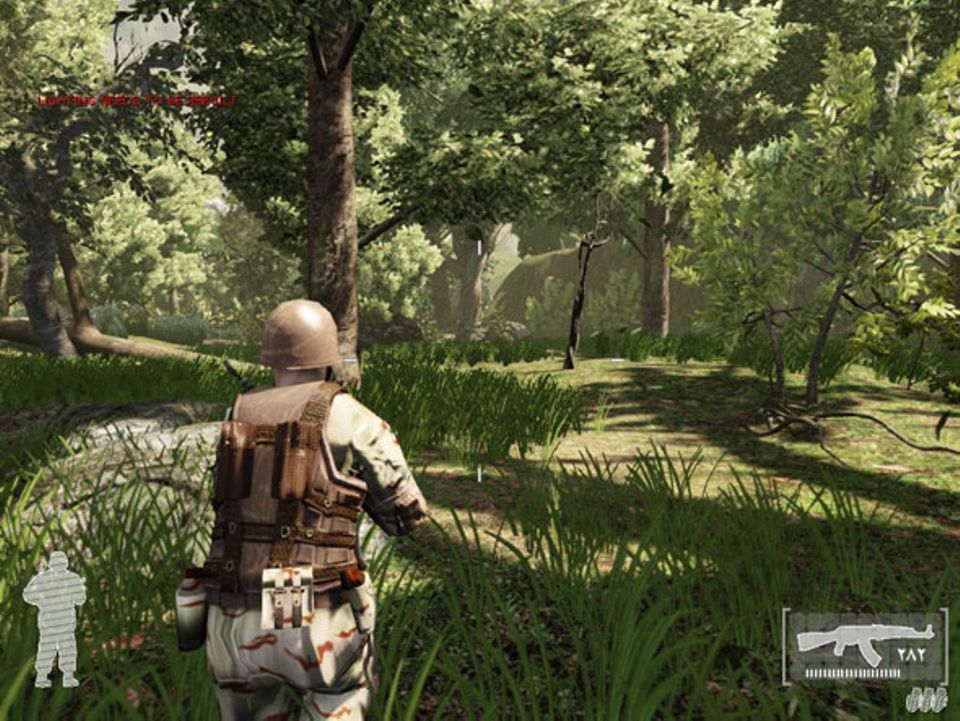
Task: Click the soldier silhouette status icon
Action: [x=54, y=618]
